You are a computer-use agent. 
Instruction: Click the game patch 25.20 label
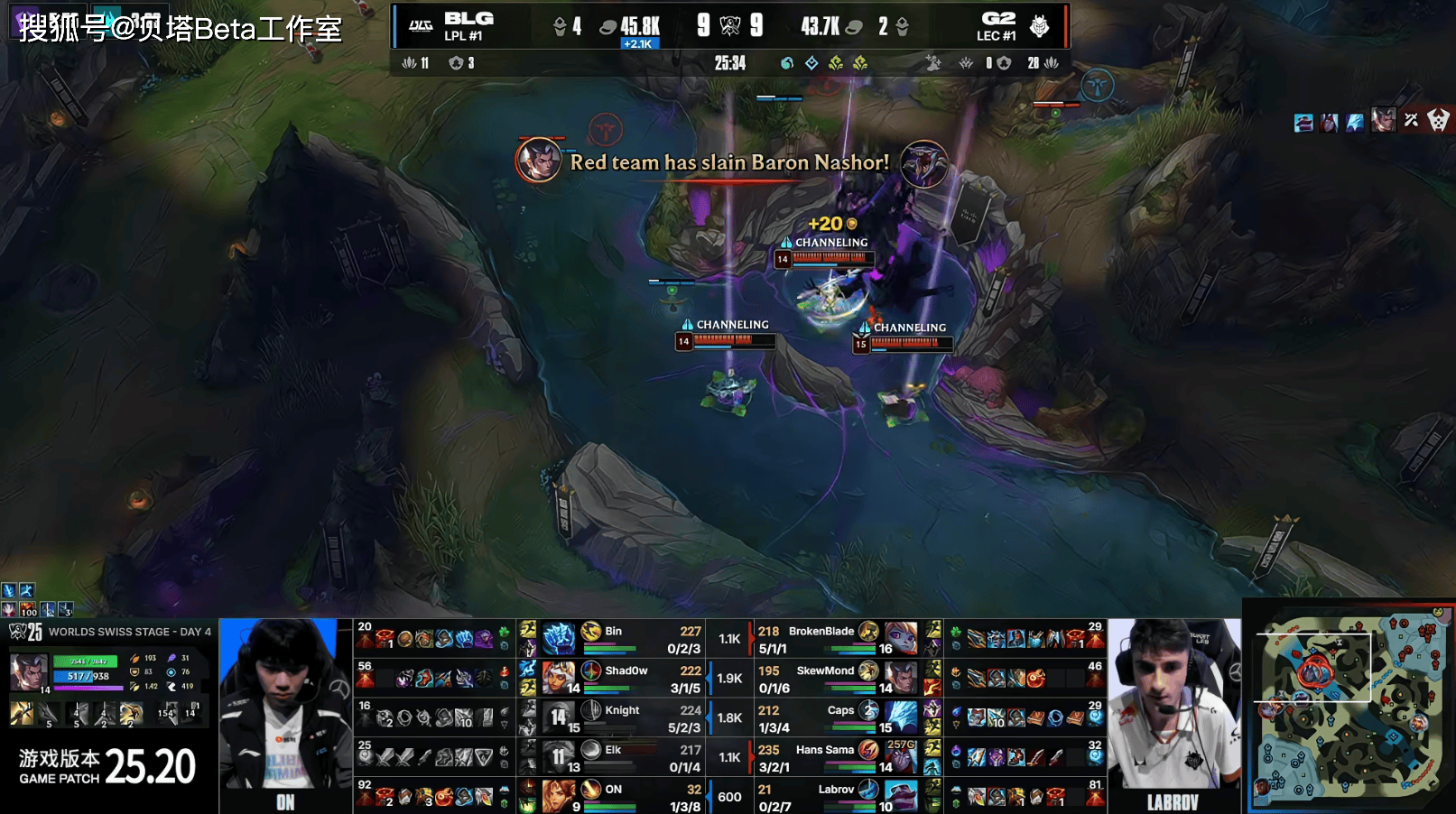pos(107,767)
